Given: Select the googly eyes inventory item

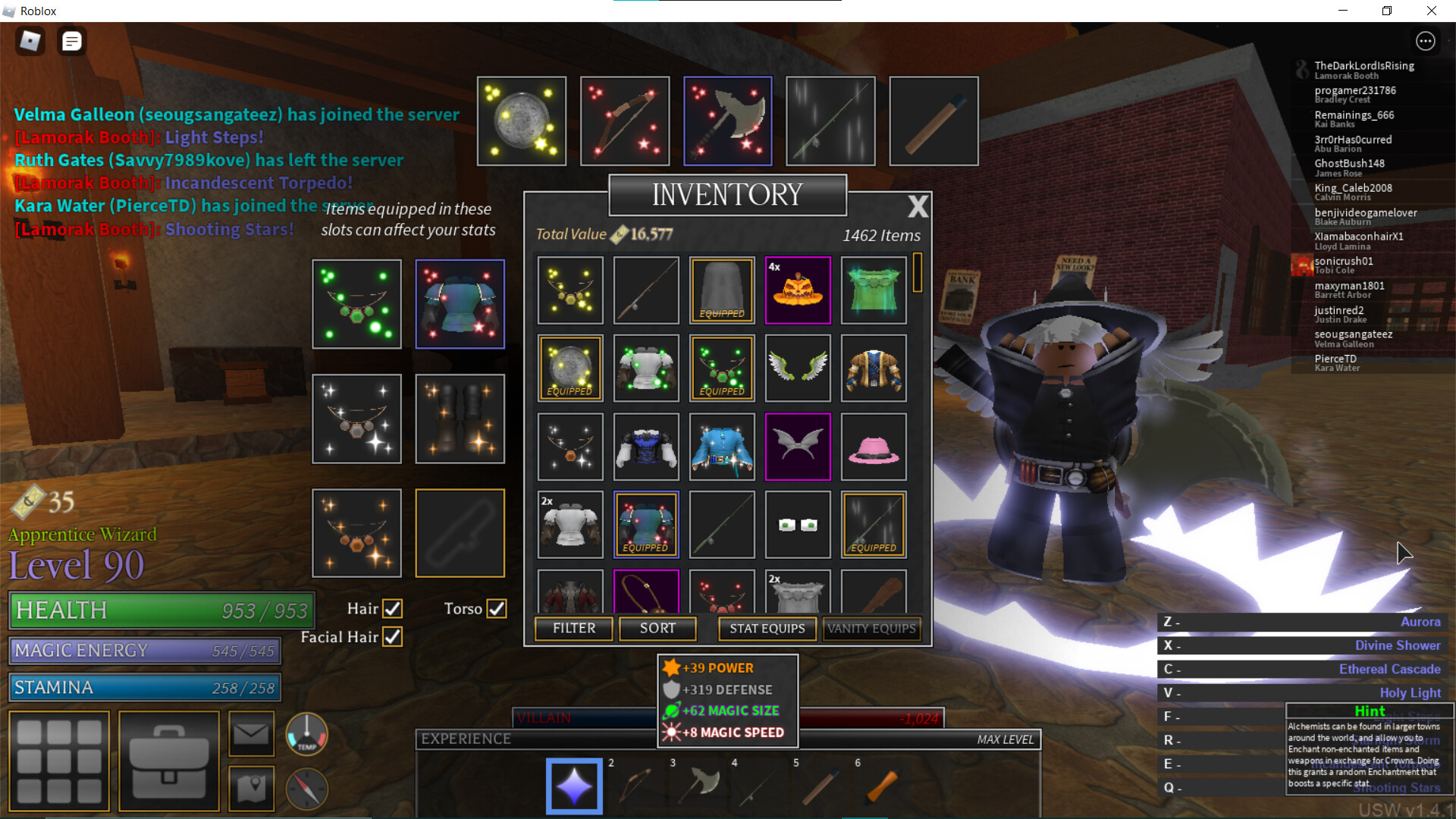Looking at the screenshot, I should [798, 525].
